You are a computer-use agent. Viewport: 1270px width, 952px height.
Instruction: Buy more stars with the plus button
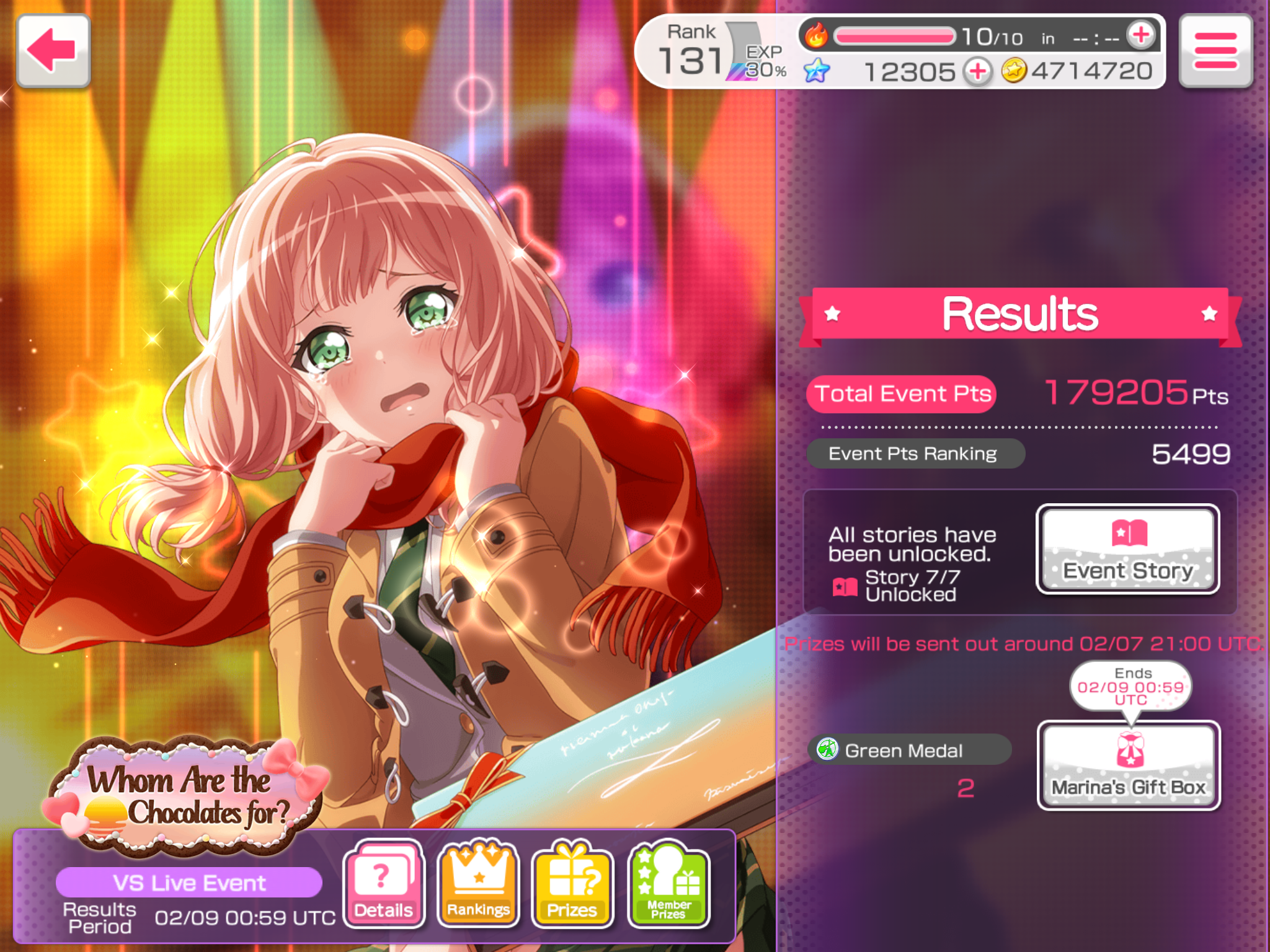(x=978, y=71)
